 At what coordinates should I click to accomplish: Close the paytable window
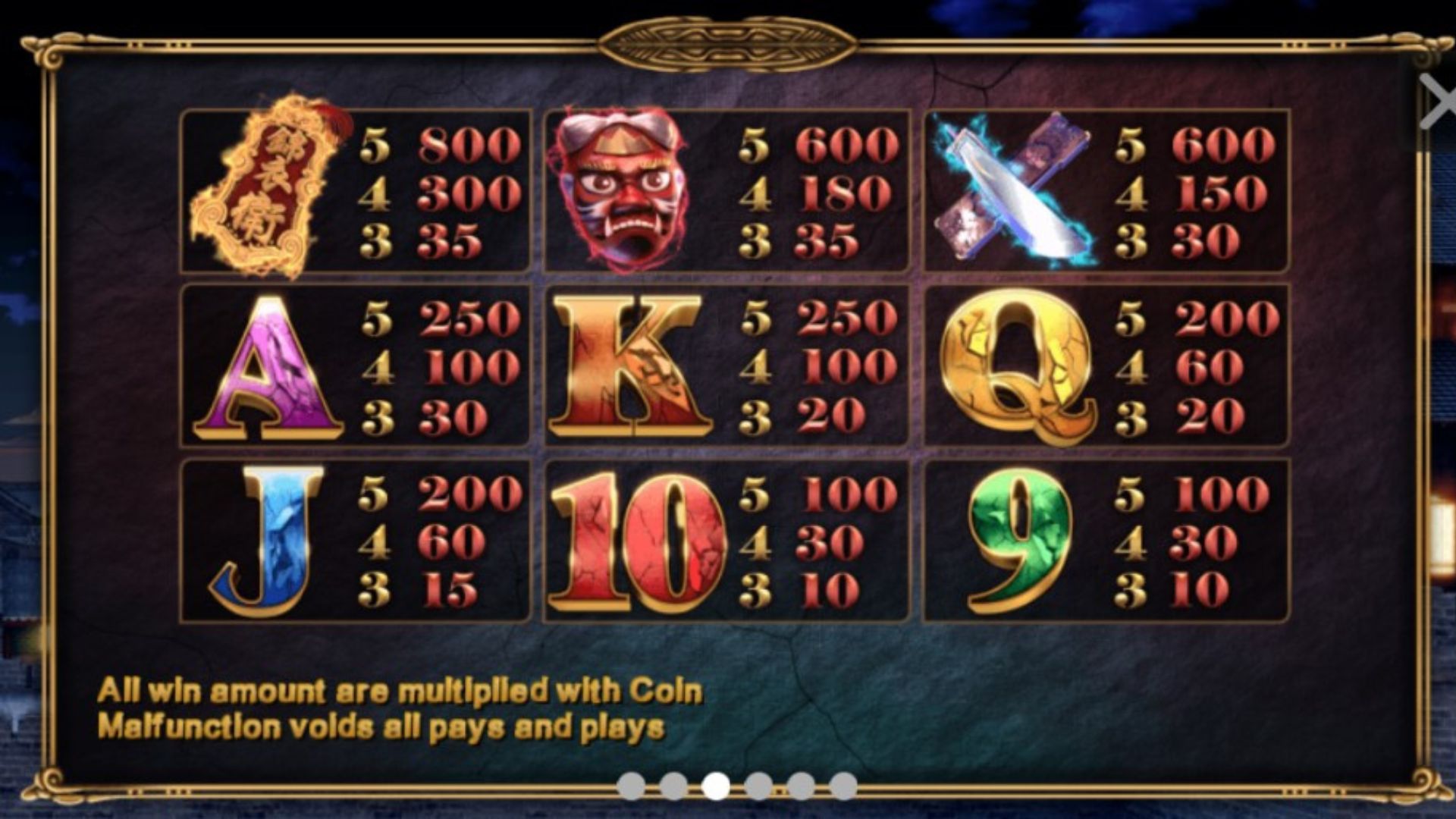[1437, 102]
